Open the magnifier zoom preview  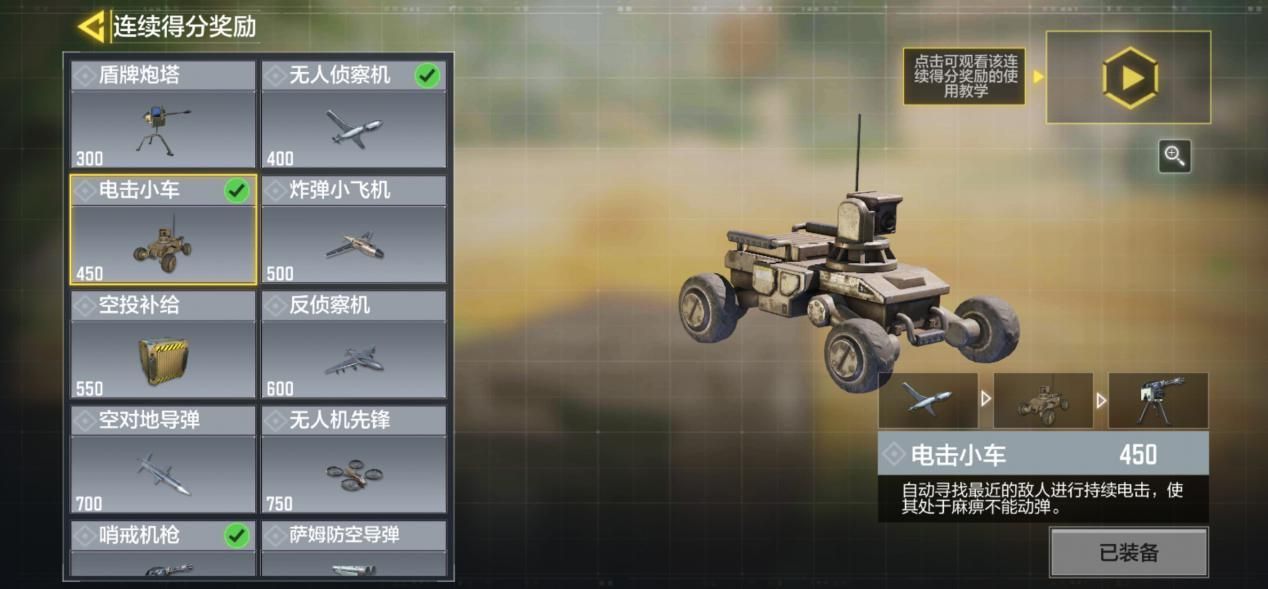1175,156
